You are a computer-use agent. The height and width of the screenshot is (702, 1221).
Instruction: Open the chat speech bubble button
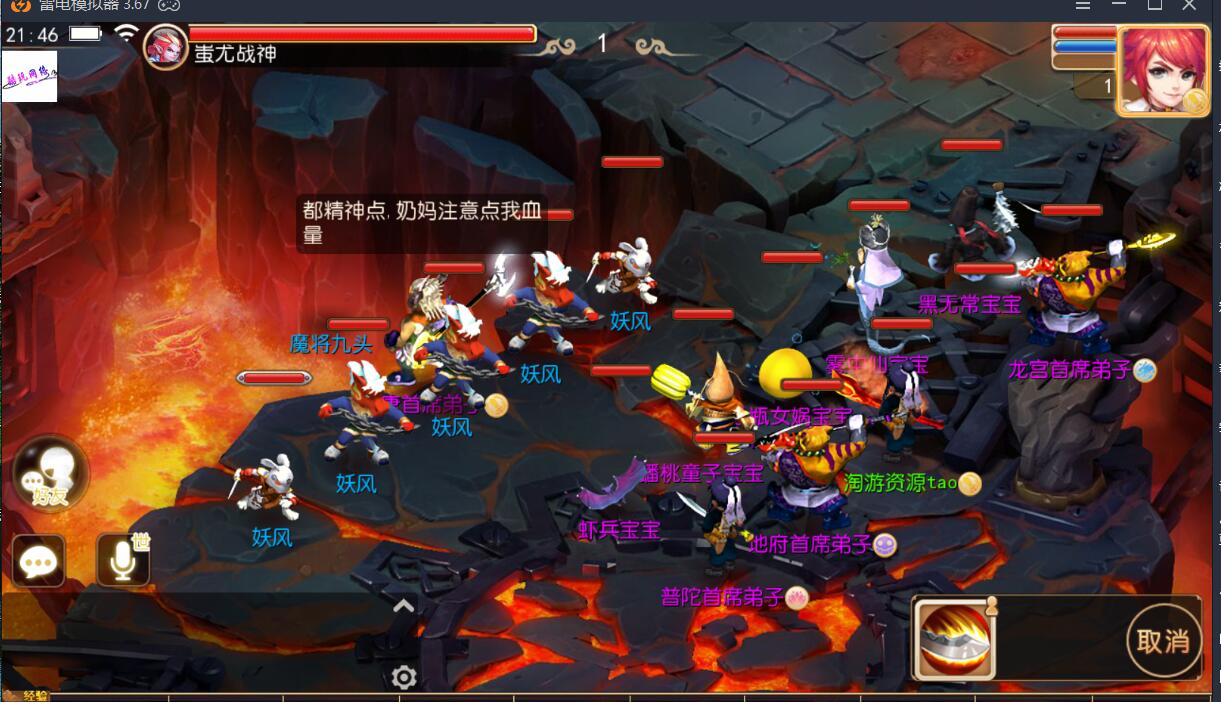click(x=39, y=562)
